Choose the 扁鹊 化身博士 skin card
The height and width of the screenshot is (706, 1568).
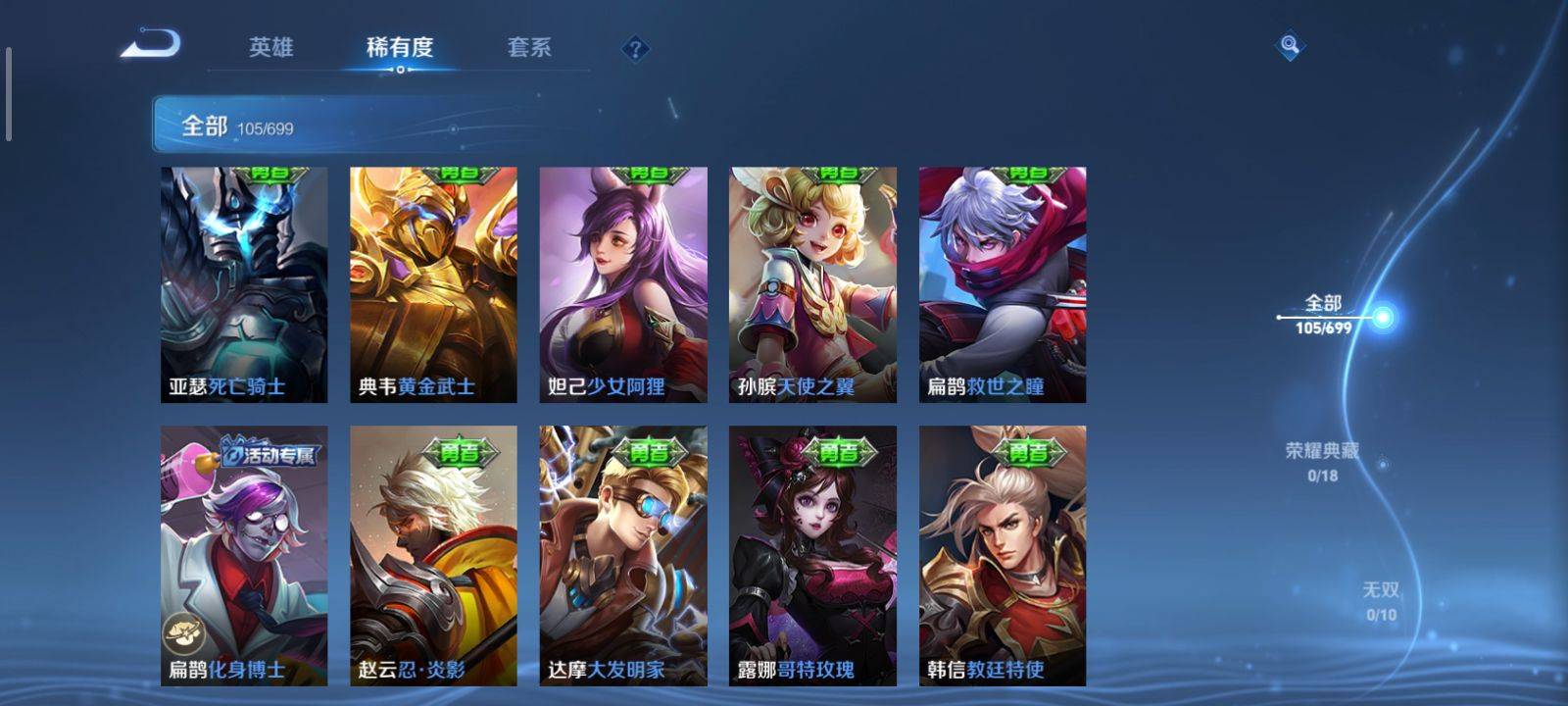pyautogui.click(x=244, y=555)
